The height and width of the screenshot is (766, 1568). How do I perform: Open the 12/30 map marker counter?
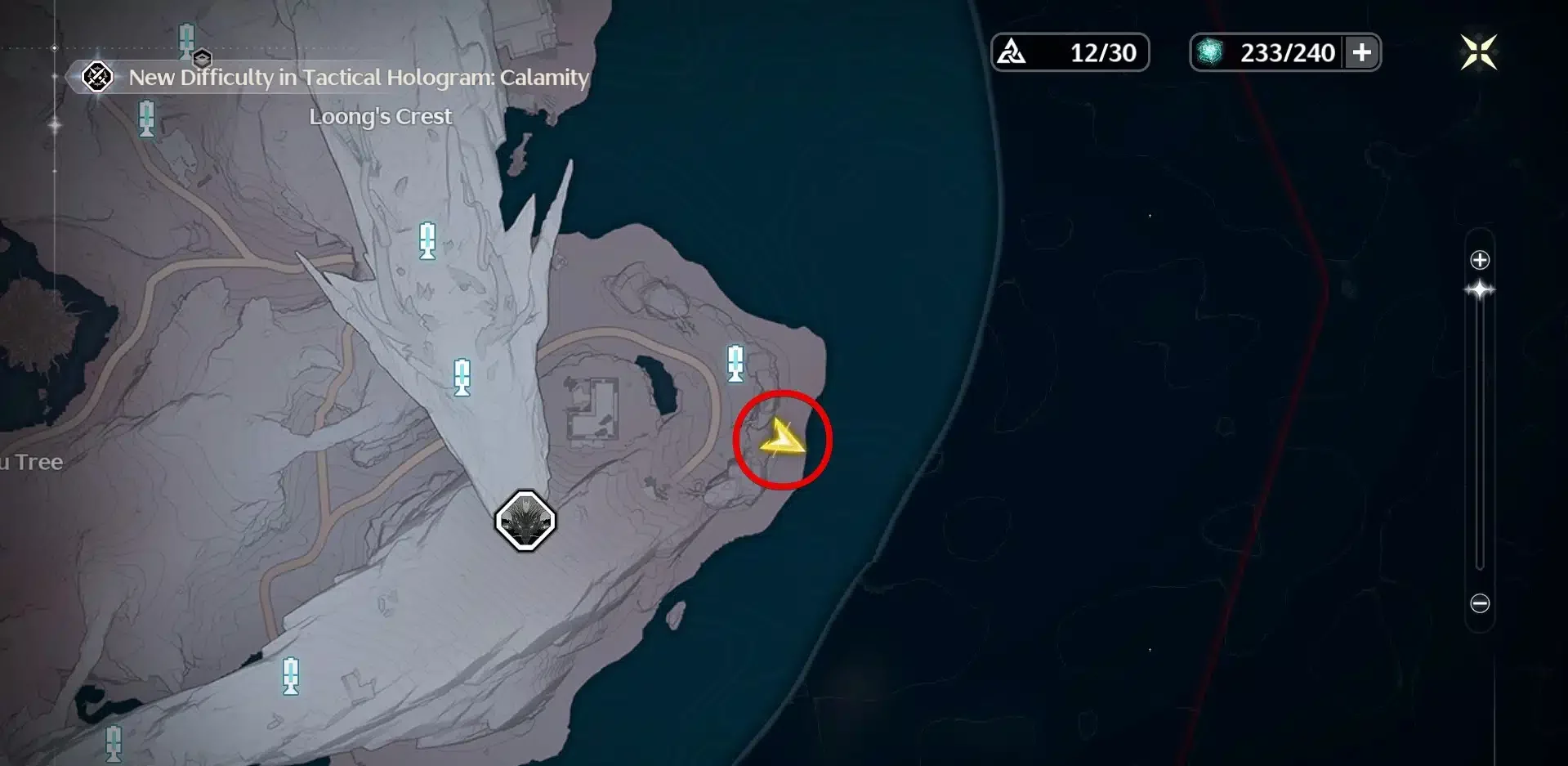coord(1070,52)
